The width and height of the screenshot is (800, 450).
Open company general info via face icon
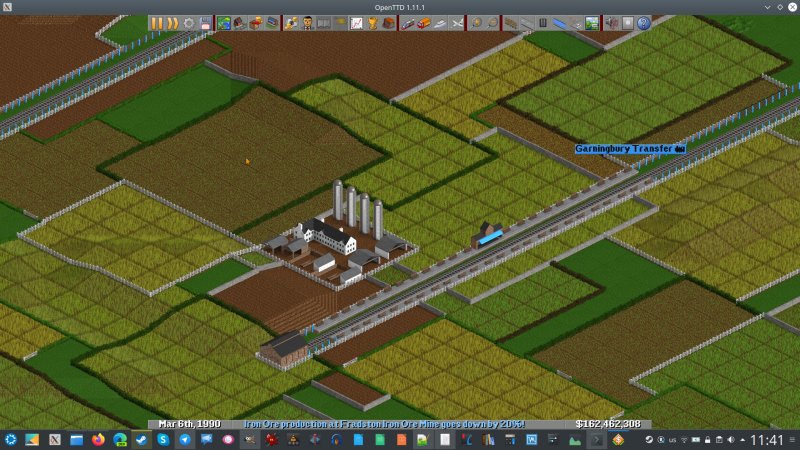(x=307, y=22)
